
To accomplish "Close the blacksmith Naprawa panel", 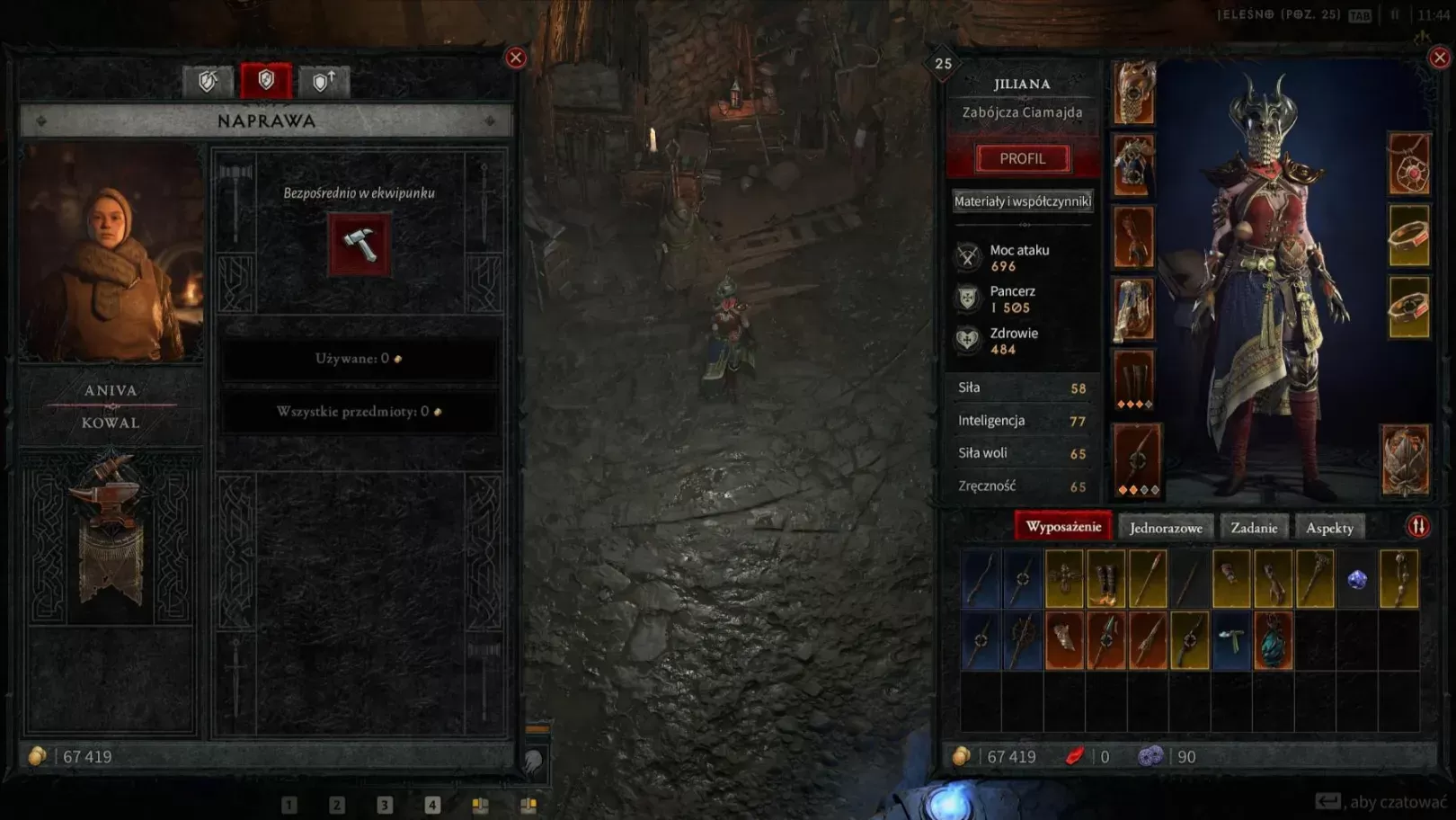I will [x=516, y=58].
